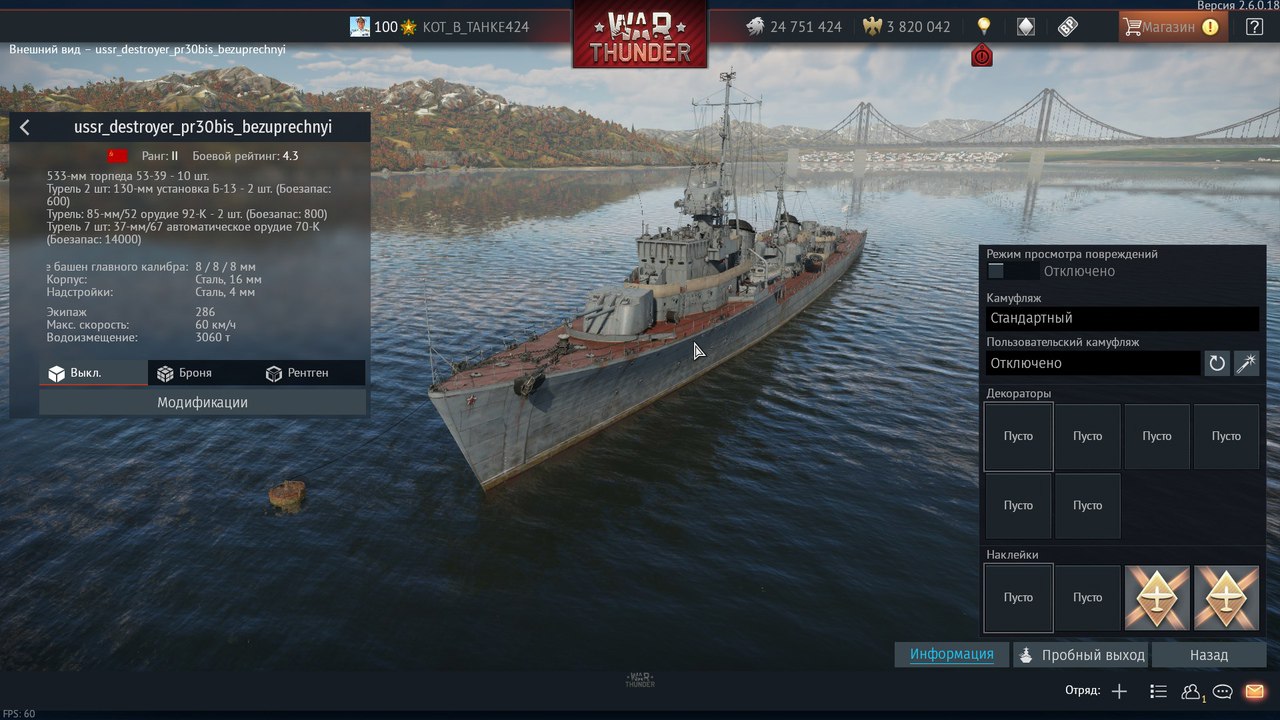The width and height of the screenshot is (1280, 720).
Task: Click the Назад back button
Action: point(1208,655)
